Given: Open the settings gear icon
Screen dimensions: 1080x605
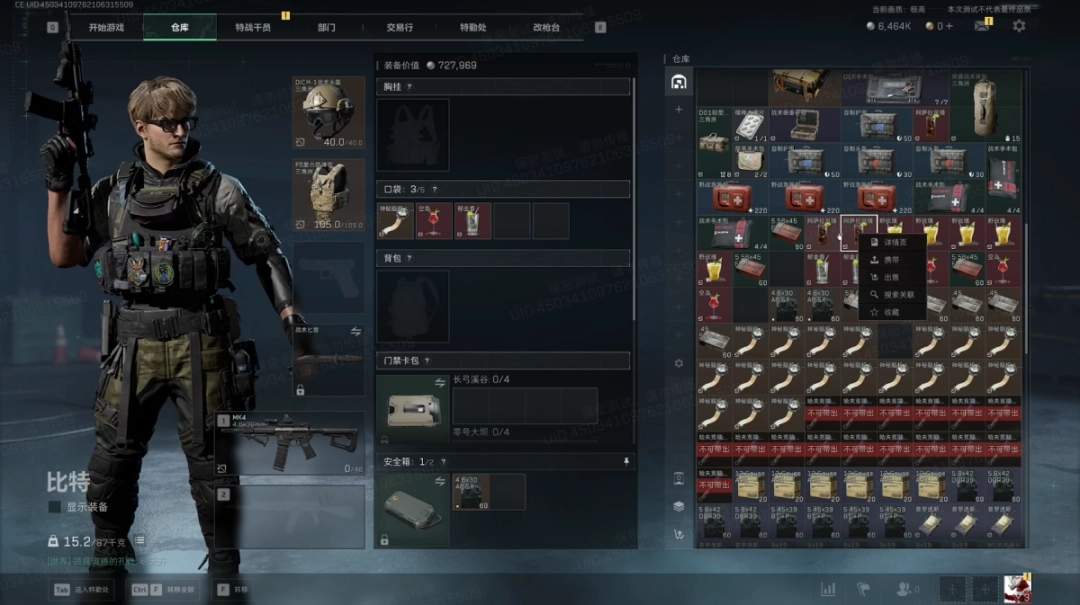Looking at the screenshot, I should click(x=1019, y=26).
